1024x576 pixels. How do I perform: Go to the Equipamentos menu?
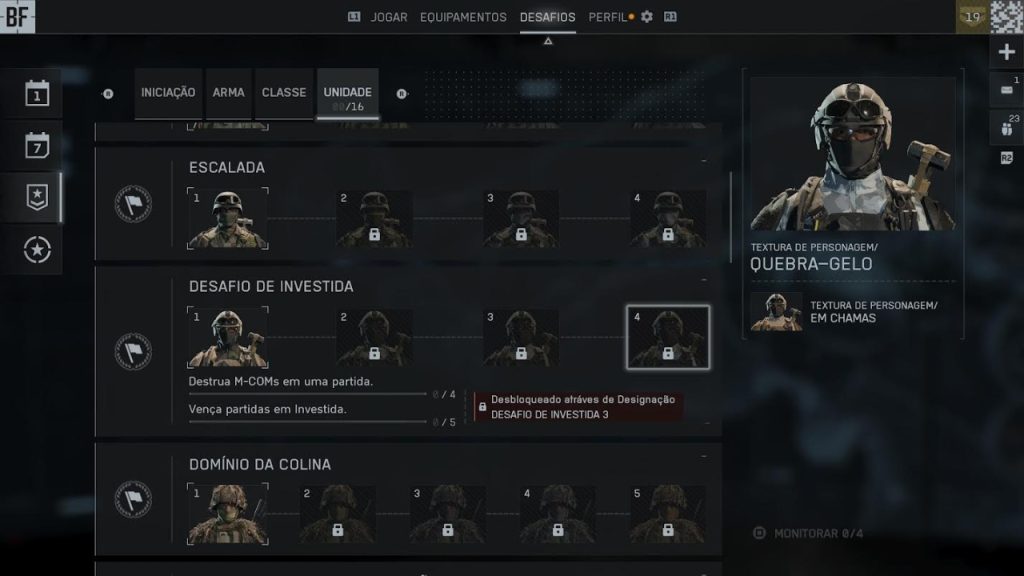pyautogui.click(x=463, y=17)
